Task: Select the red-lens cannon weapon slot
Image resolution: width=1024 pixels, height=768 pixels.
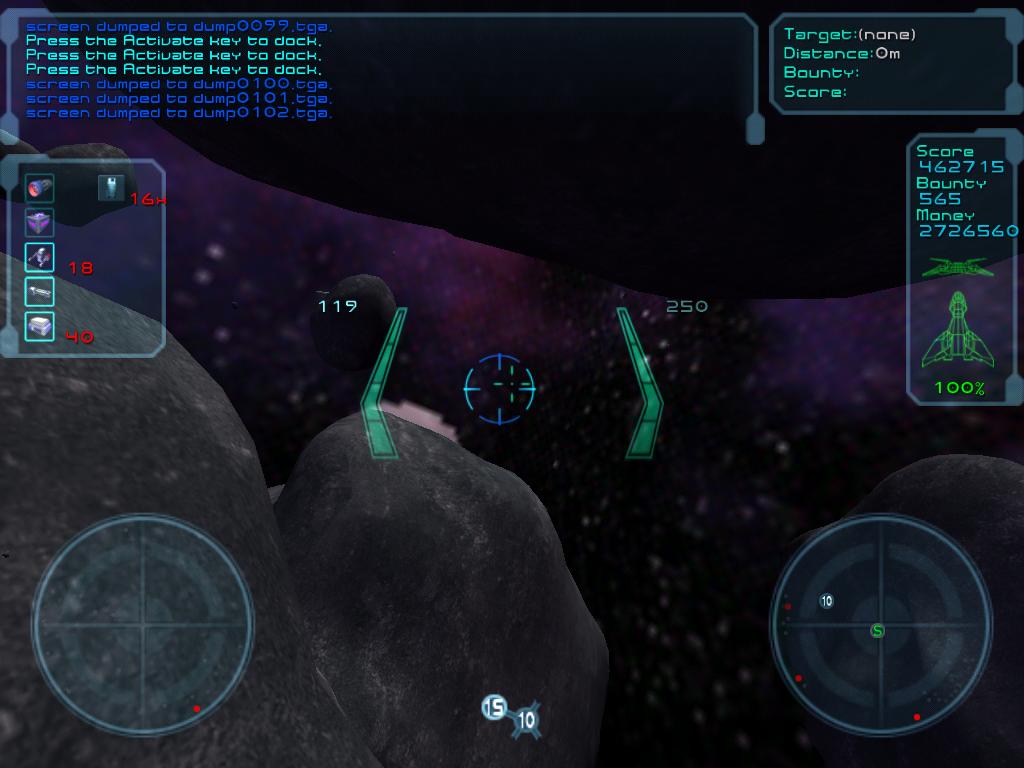Action: [40, 187]
